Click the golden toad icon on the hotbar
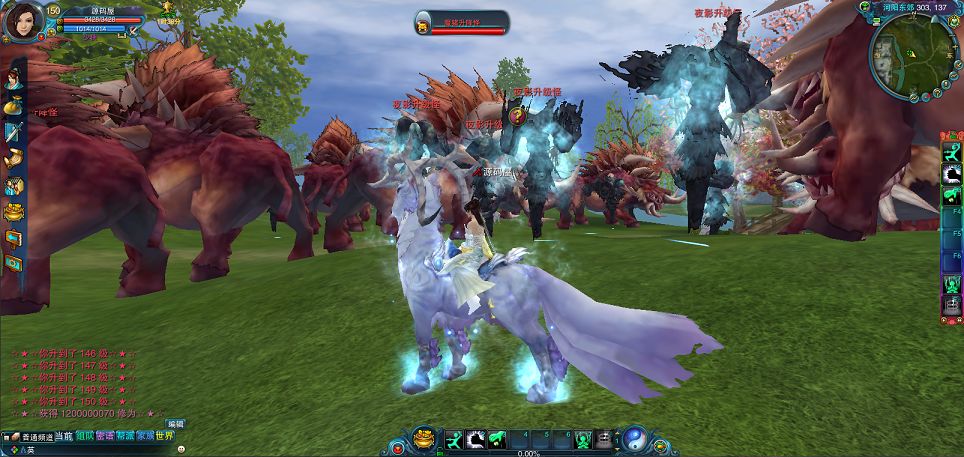Image resolution: width=964 pixels, height=457 pixels. [x=425, y=438]
